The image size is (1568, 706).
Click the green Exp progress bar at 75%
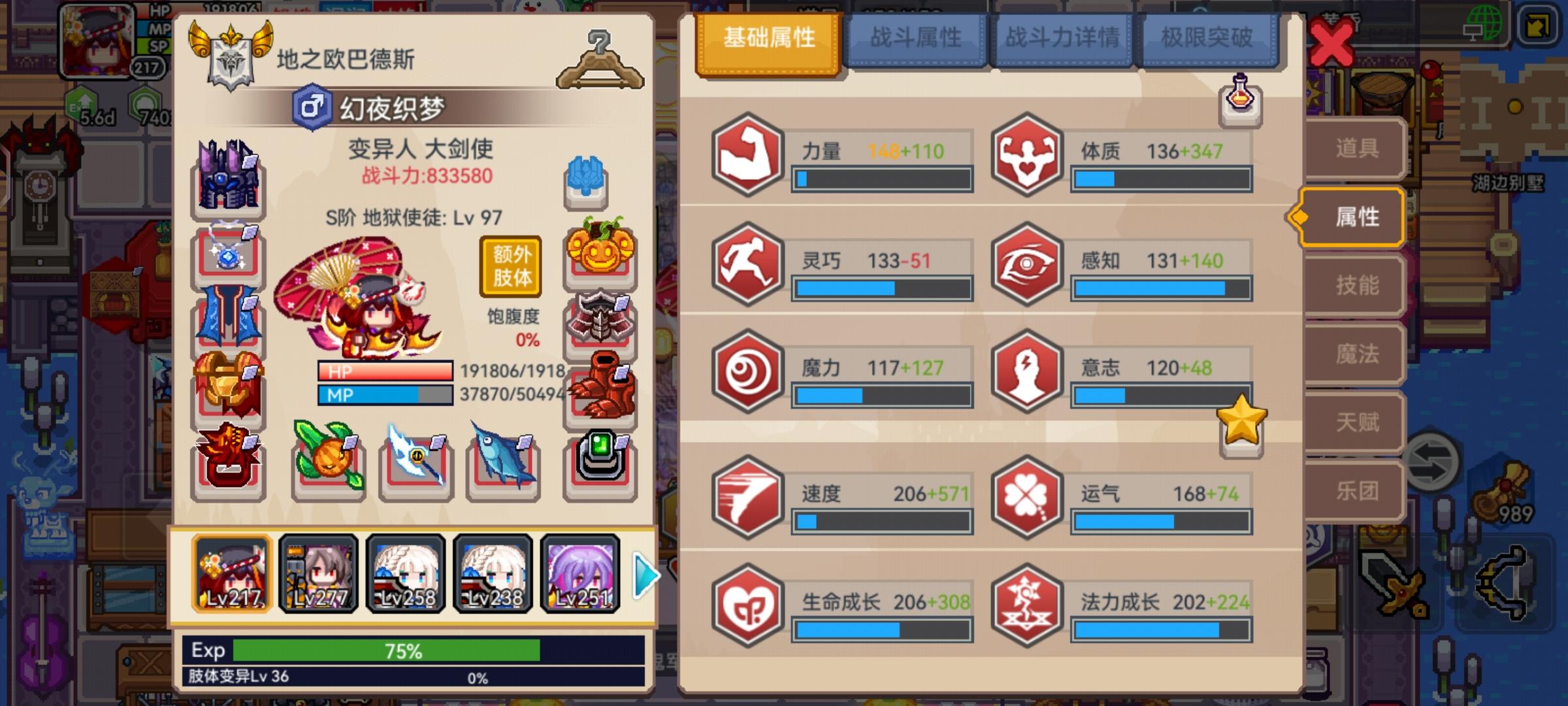[385, 651]
